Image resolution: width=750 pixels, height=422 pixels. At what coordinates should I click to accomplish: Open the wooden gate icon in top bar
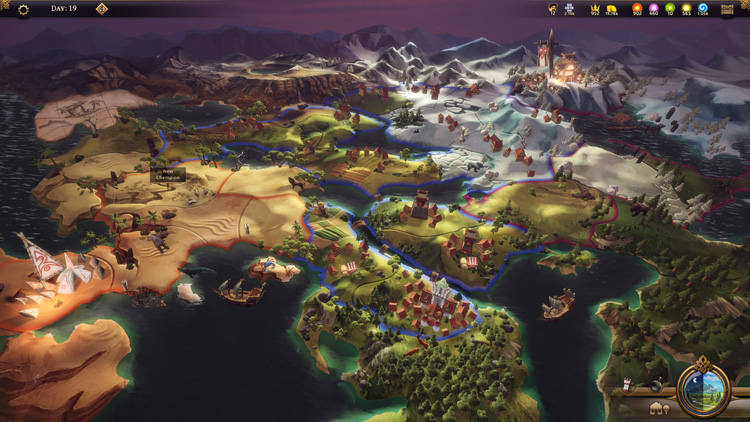pyautogui.click(x=727, y=9)
